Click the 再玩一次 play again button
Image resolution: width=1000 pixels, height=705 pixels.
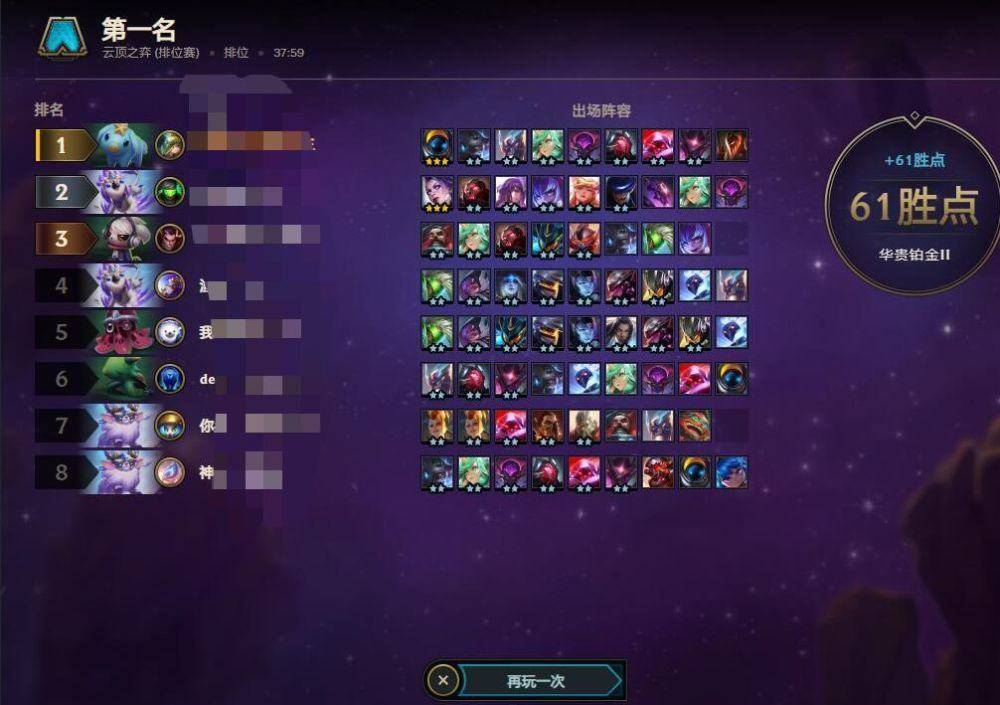click(536, 681)
